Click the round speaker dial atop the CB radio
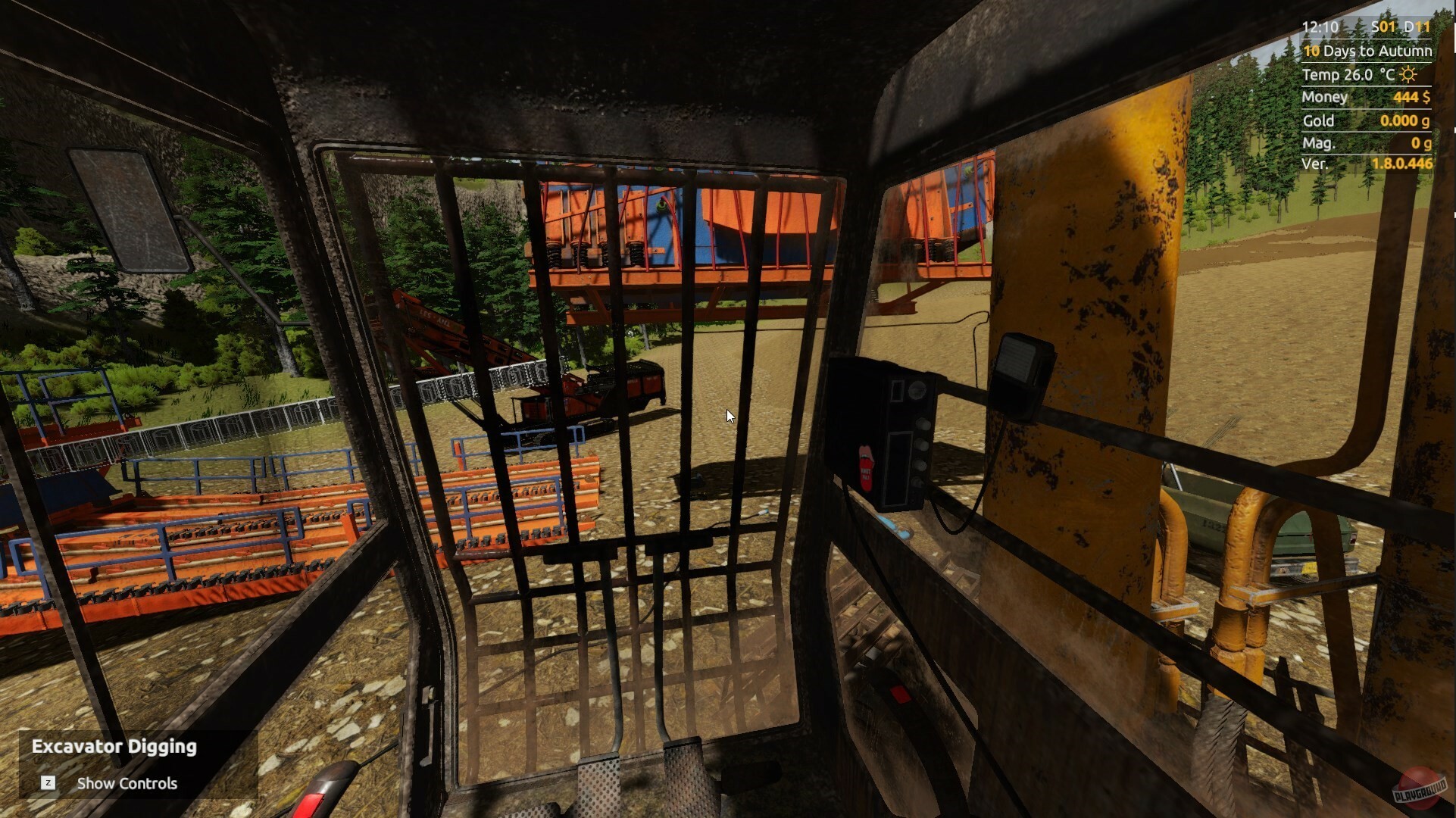The height and width of the screenshot is (818, 1456). pos(918,389)
